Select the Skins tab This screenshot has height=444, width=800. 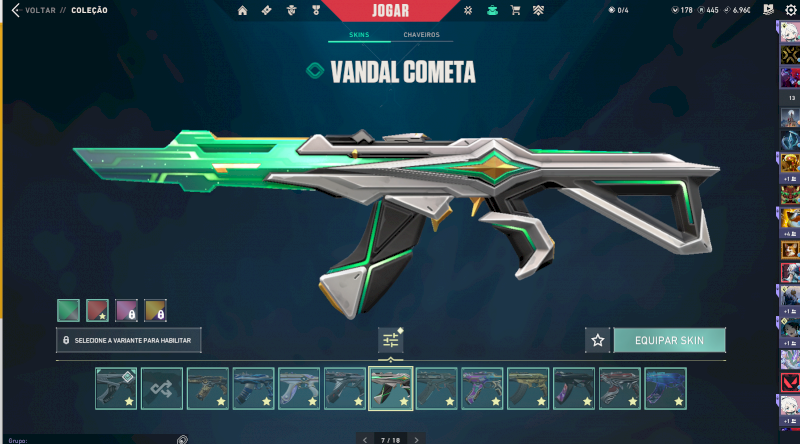(x=358, y=35)
